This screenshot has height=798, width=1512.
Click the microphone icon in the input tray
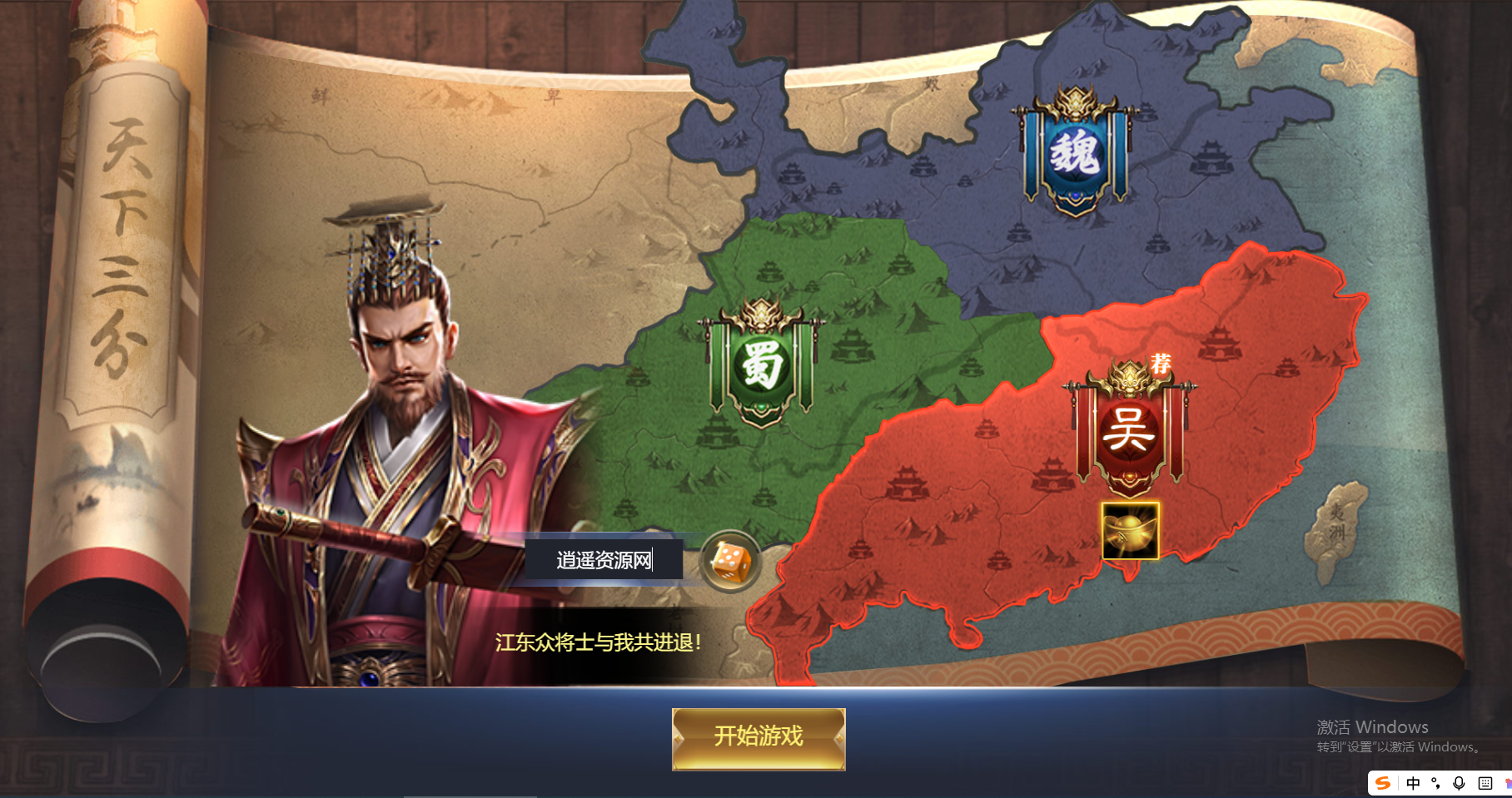(x=1458, y=784)
